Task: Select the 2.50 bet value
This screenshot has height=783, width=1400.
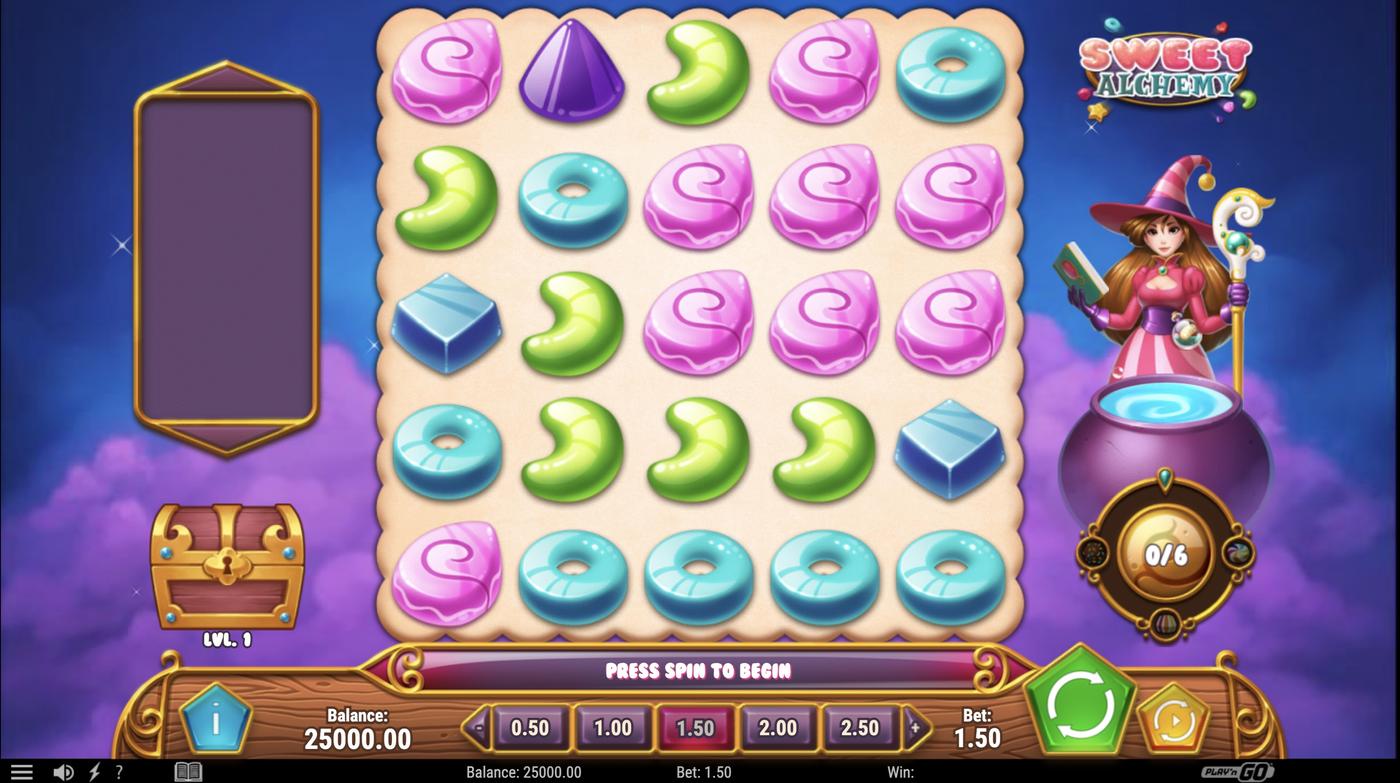Action: click(860, 728)
